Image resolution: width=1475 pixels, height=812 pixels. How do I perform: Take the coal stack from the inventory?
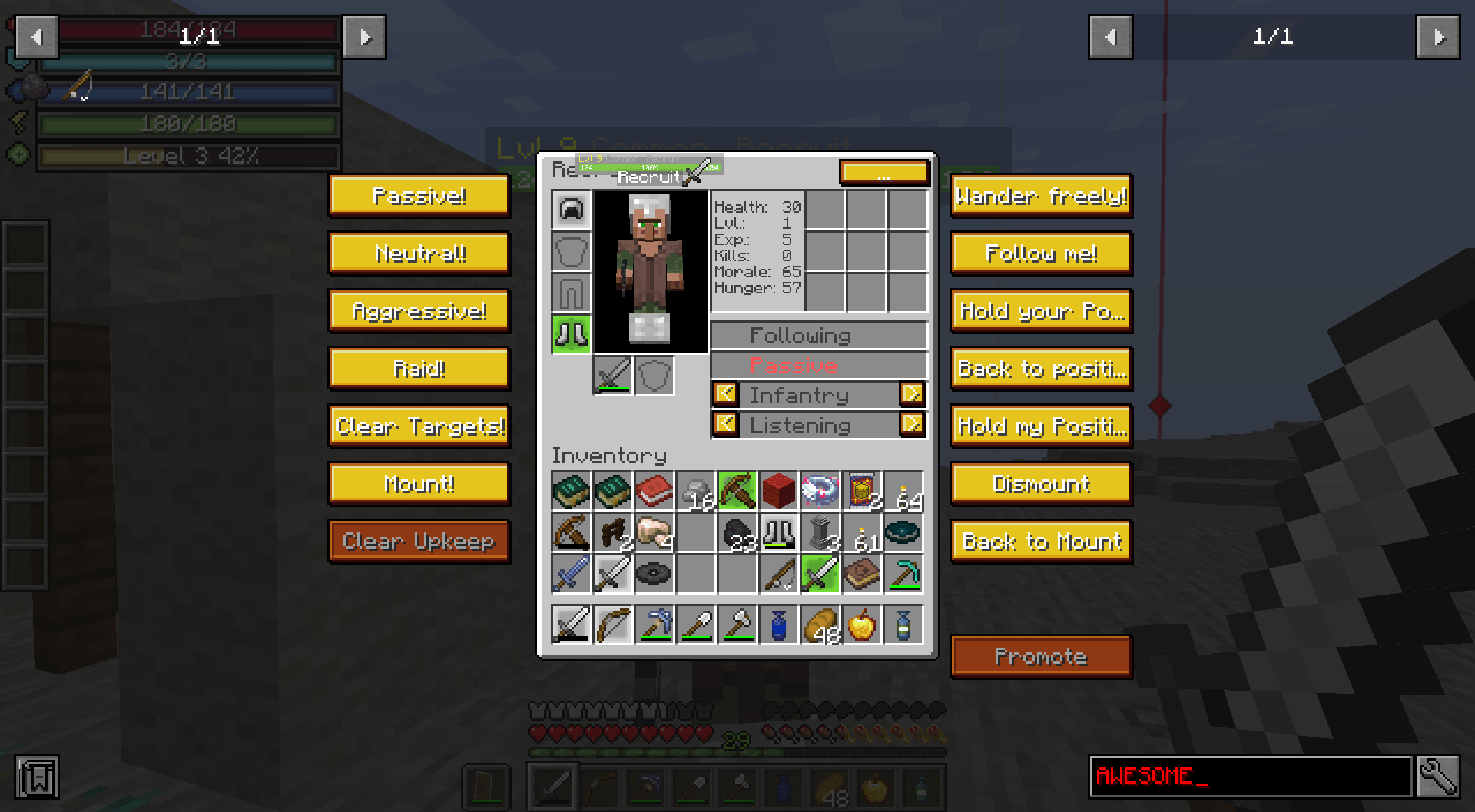[737, 533]
